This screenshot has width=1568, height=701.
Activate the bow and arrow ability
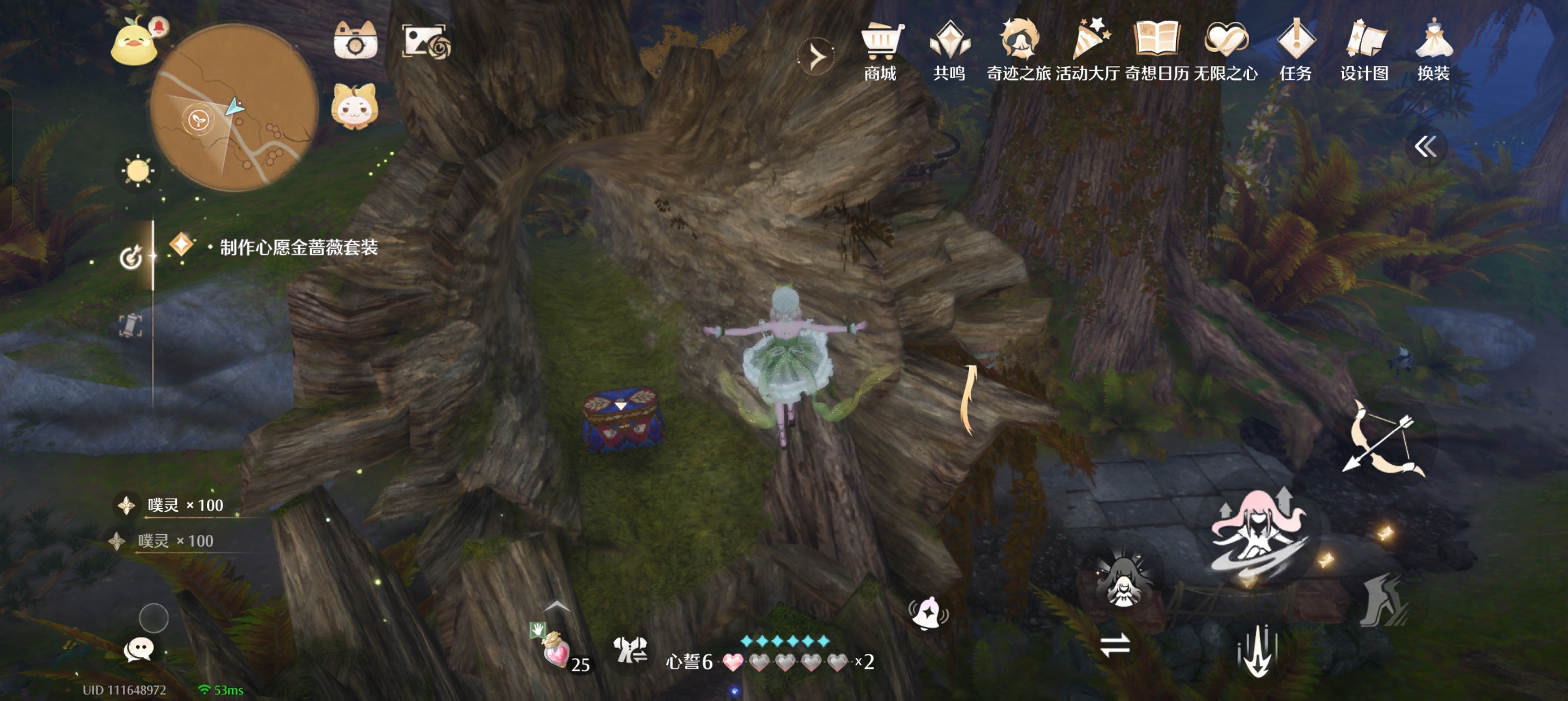pos(1383,440)
